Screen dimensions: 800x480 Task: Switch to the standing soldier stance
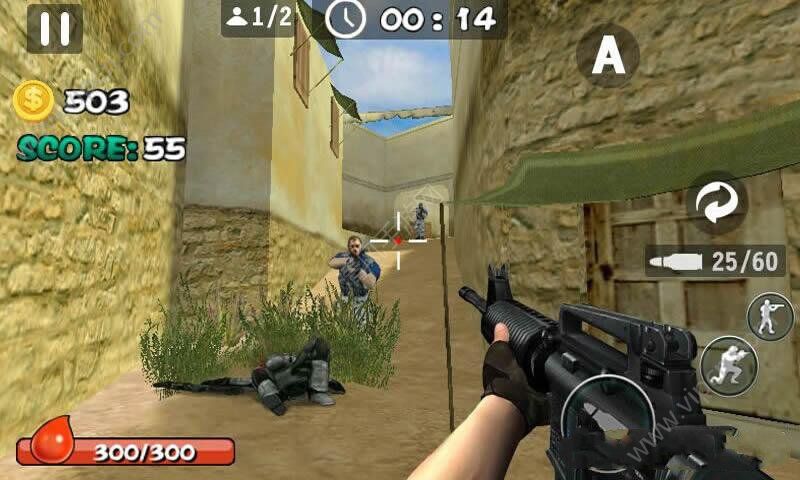[771, 317]
